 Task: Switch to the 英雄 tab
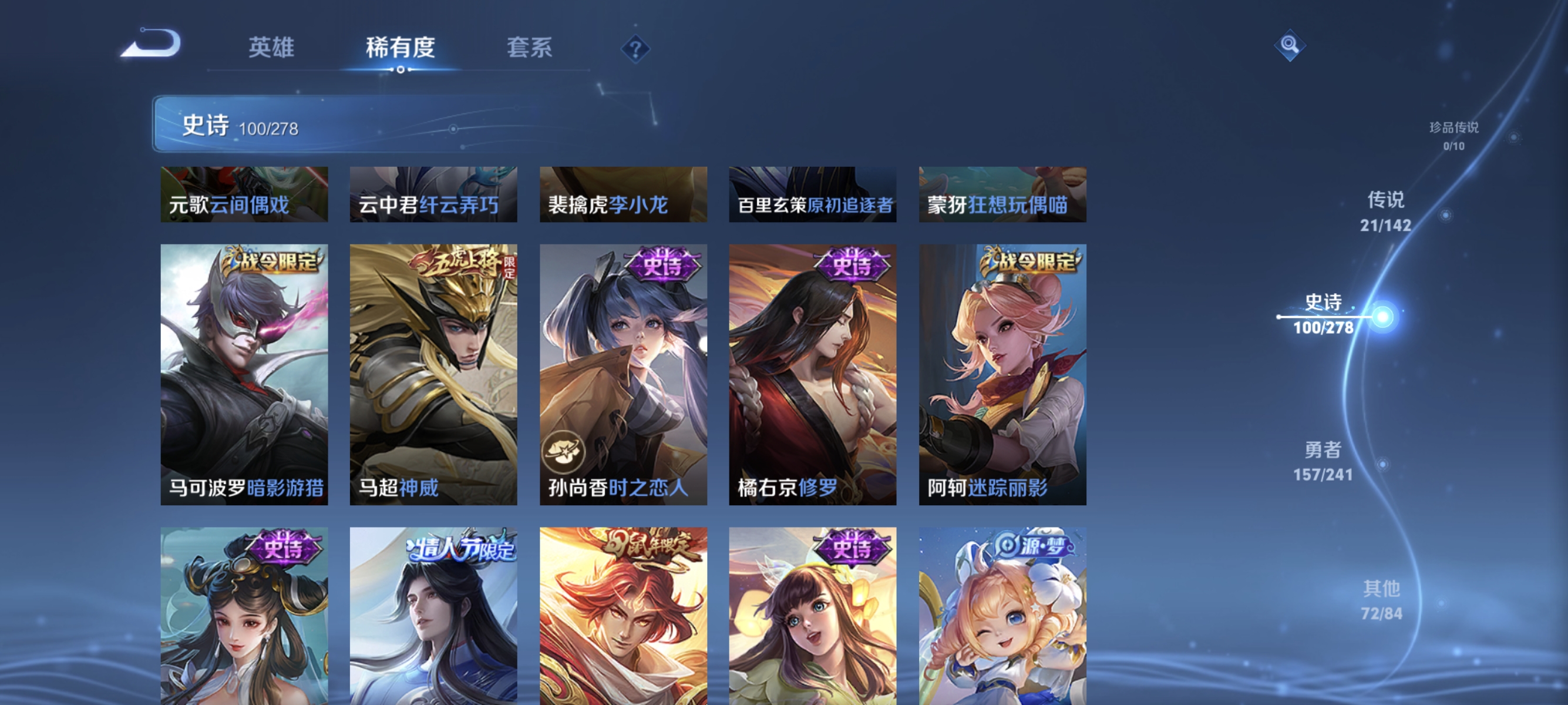(x=272, y=48)
